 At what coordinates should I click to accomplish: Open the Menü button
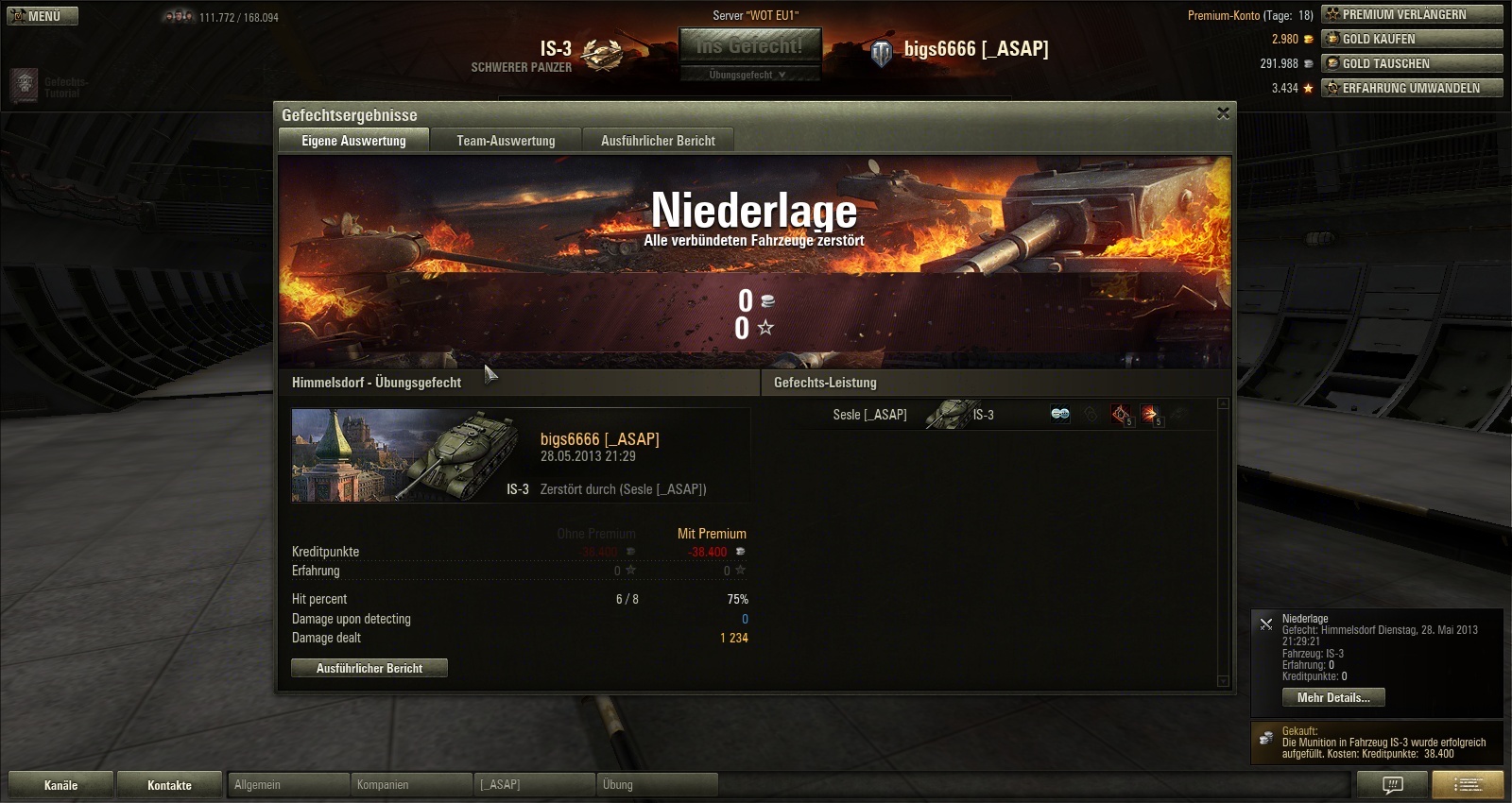click(43, 16)
